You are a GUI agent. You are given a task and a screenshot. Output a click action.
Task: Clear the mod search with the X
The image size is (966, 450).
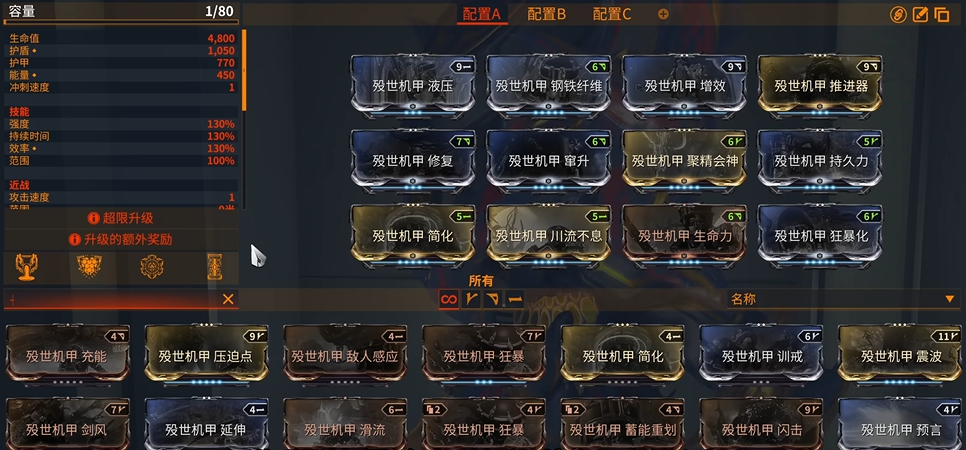tap(228, 299)
